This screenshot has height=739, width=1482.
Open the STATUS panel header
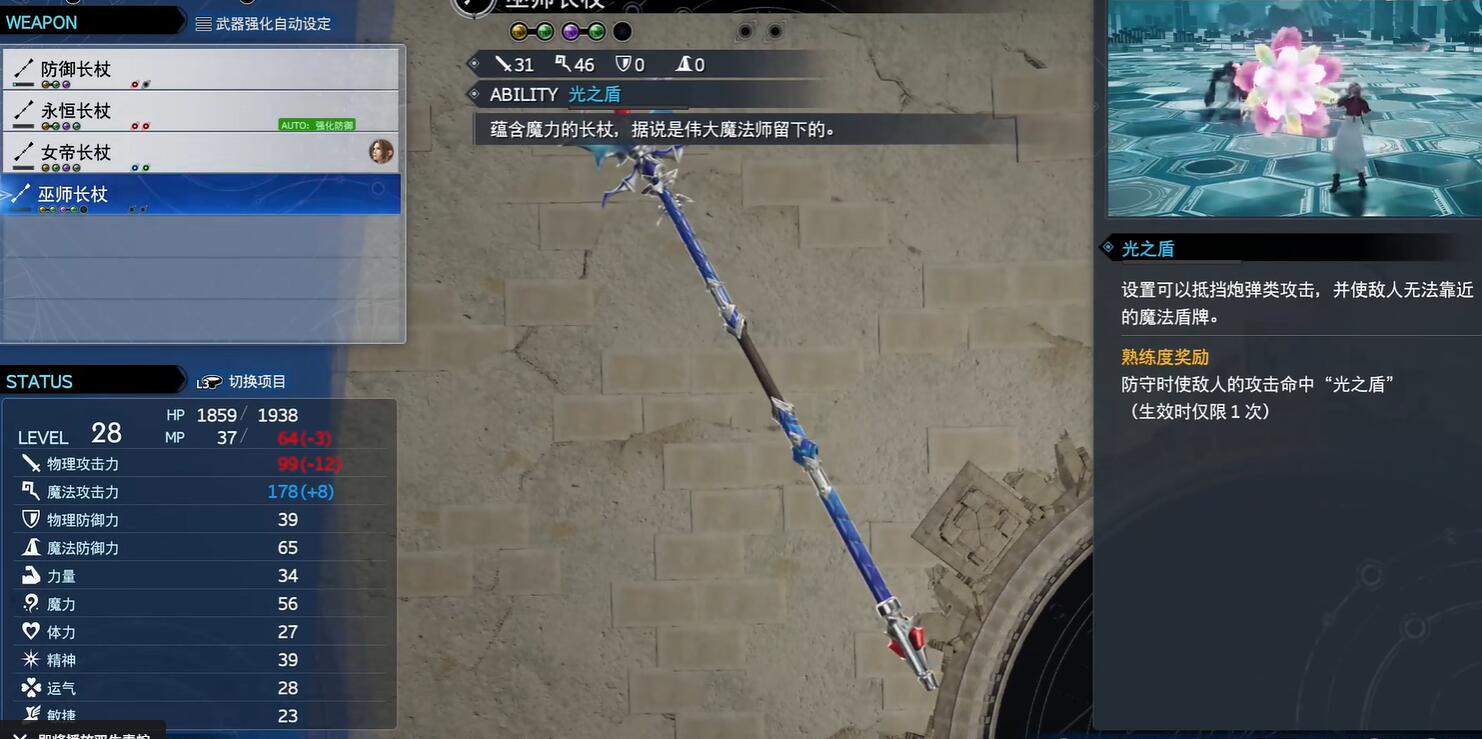tap(38, 380)
